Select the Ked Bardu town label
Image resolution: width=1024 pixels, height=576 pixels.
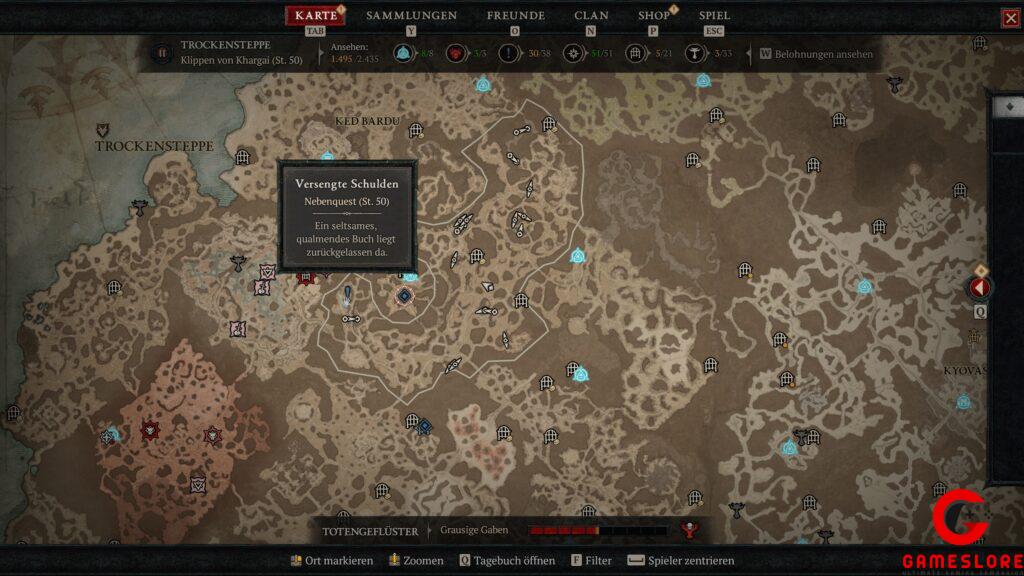click(x=366, y=122)
